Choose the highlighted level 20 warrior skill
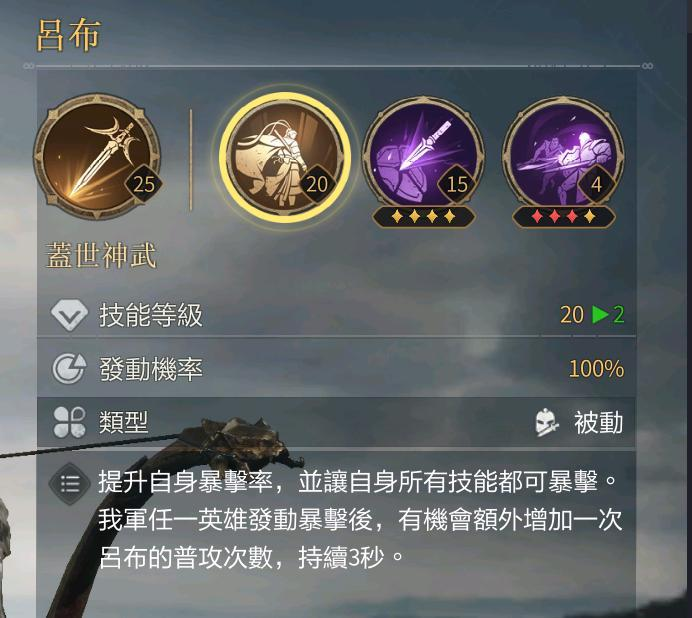The width and height of the screenshot is (692, 618). (285, 157)
